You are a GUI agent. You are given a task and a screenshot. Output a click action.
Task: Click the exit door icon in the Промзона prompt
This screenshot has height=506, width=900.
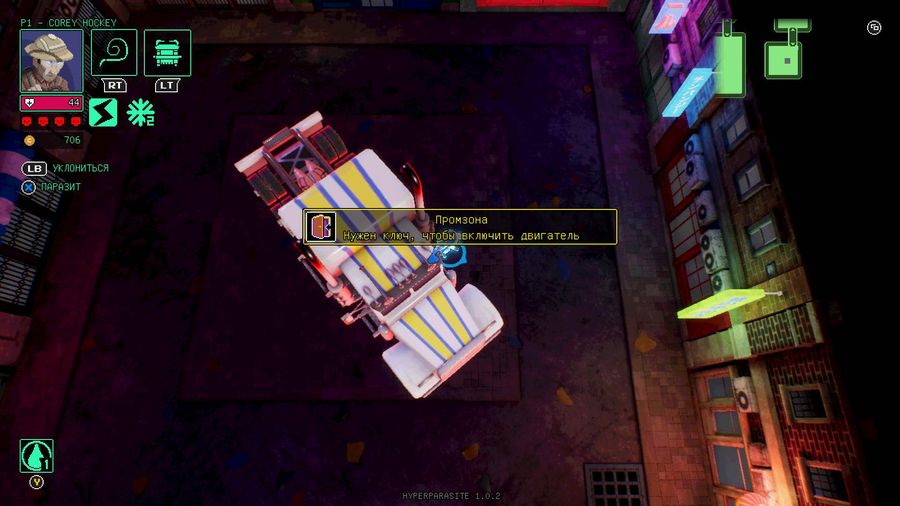[321, 227]
